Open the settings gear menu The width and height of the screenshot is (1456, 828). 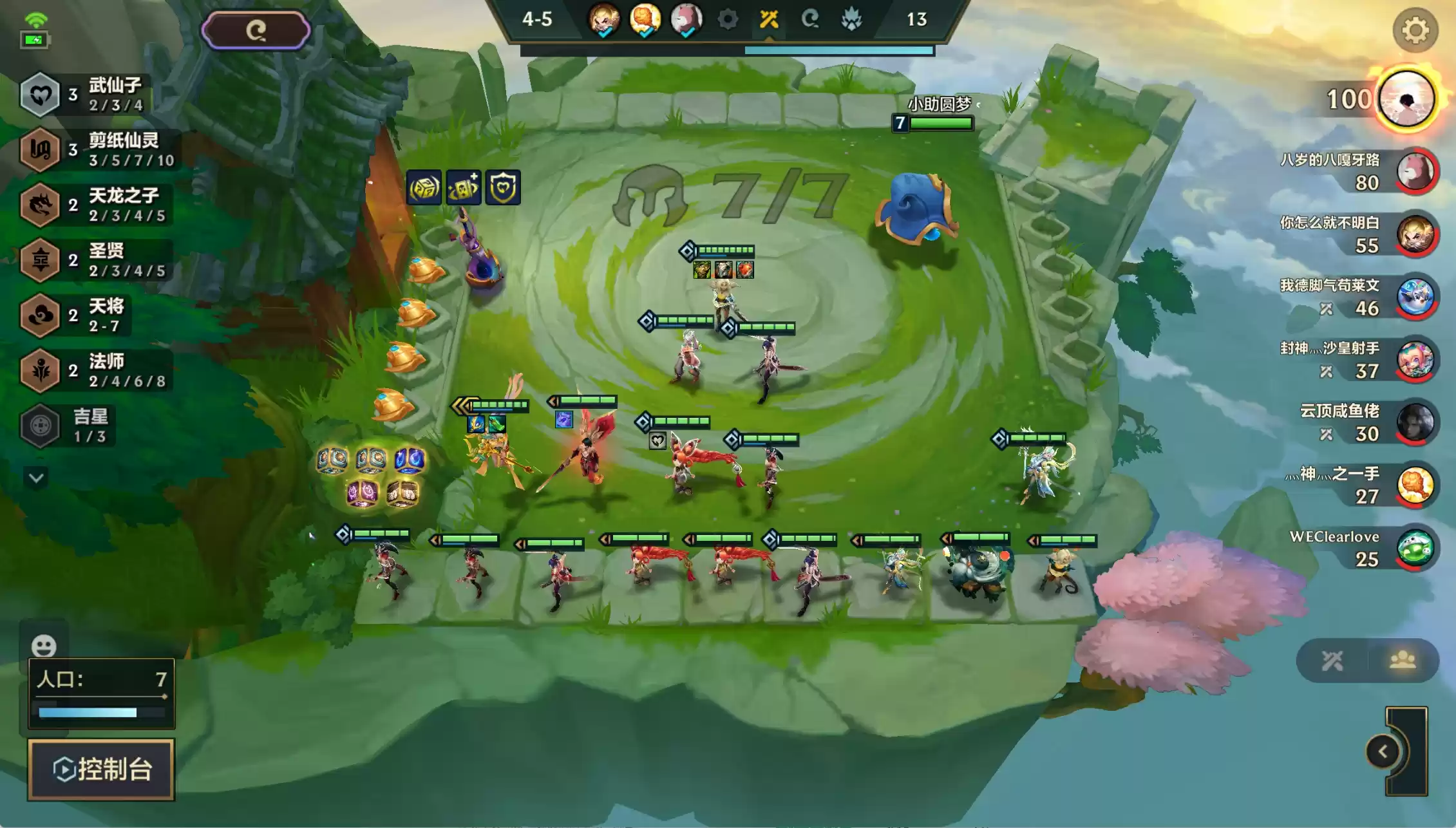click(1415, 30)
